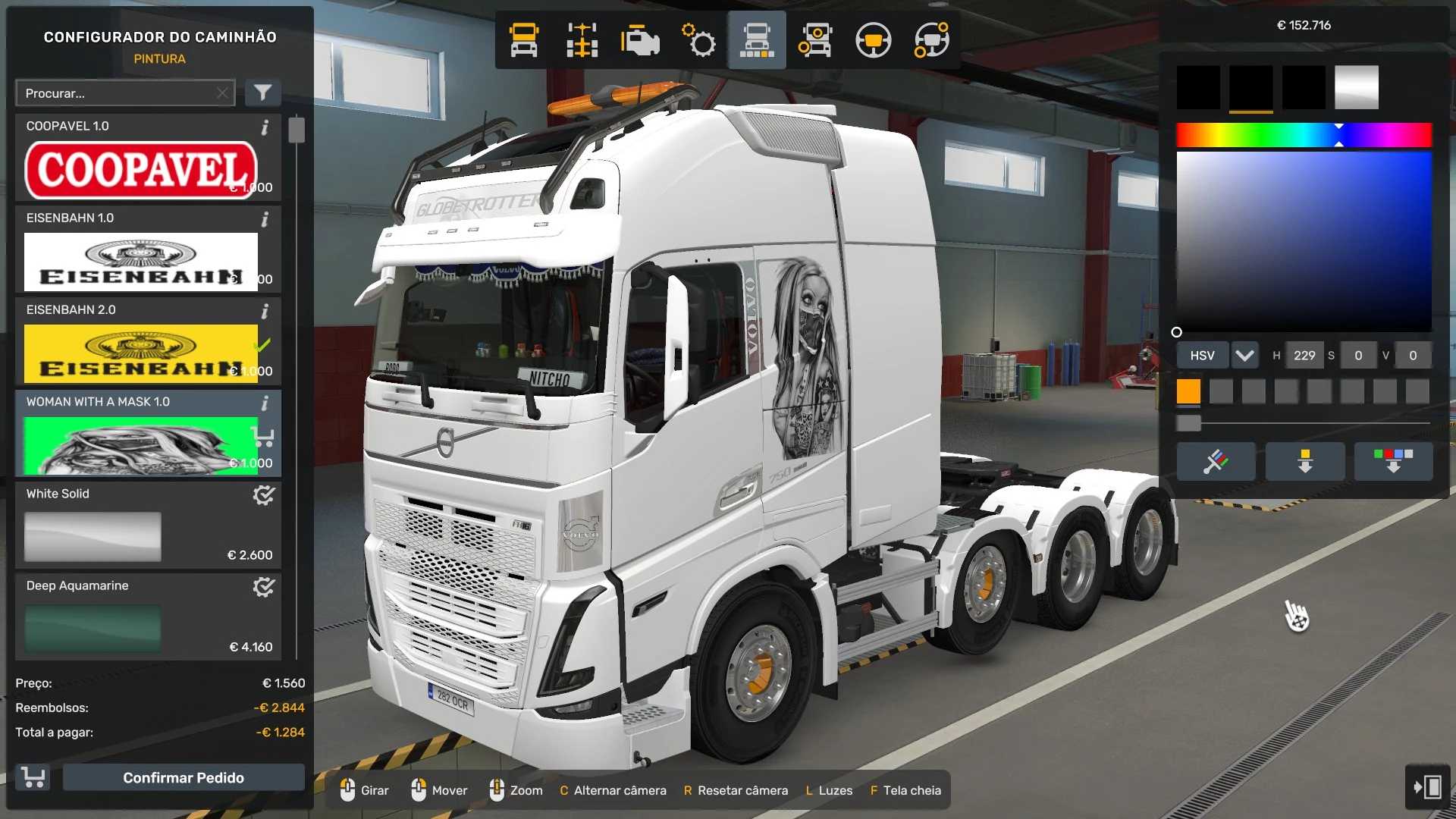Image resolution: width=1456 pixels, height=819 pixels.
Task: Open the steering wheel interior tab
Action: pyautogui.click(x=873, y=40)
